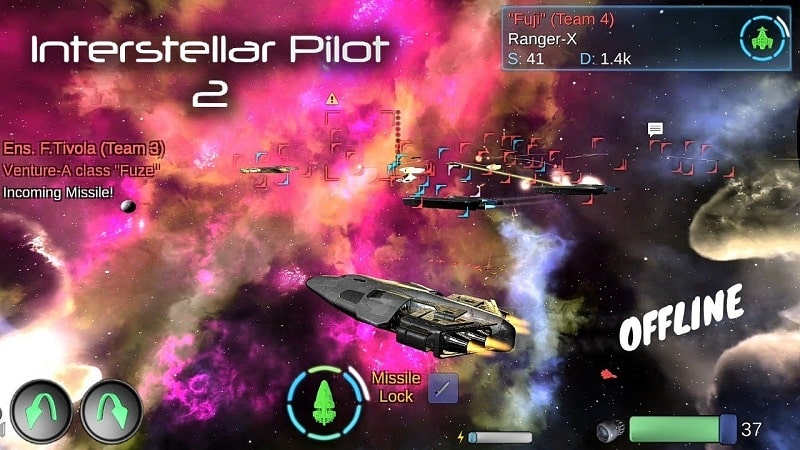Activate the Missile Lock square button
Screen dimensions: 800x450
tap(443, 388)
